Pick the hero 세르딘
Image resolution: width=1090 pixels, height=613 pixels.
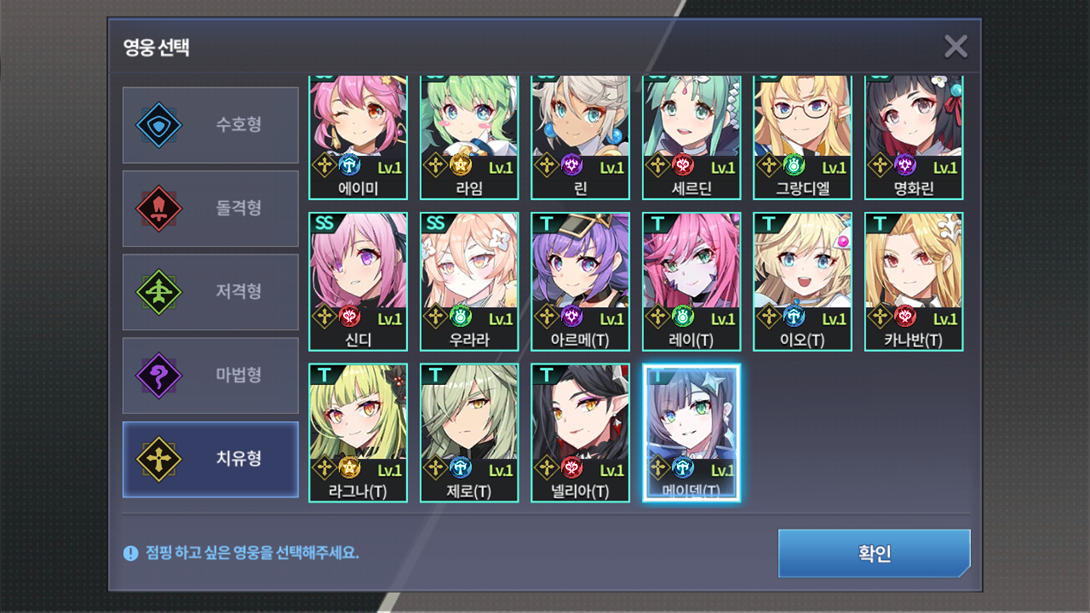(691, 135)
